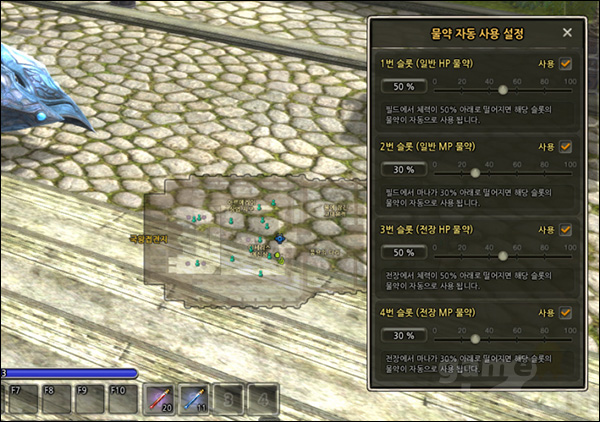Viewport: 600px width, 422px height.
Task: Toggle the slot 4 battlefield MP potion checkbox
Action: pos(566,312)
